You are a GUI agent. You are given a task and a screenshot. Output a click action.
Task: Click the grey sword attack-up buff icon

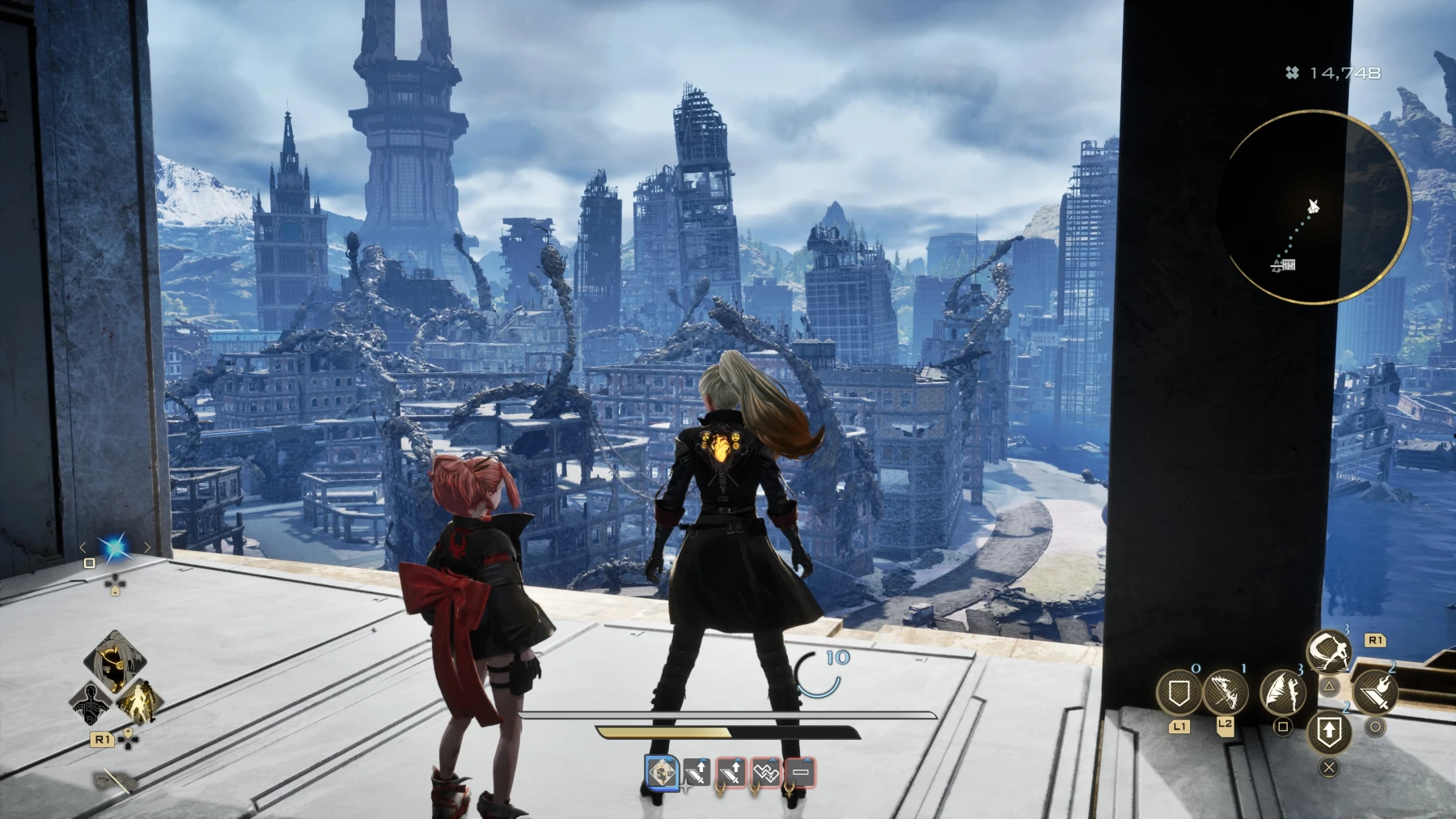click(x=696, y=773)
